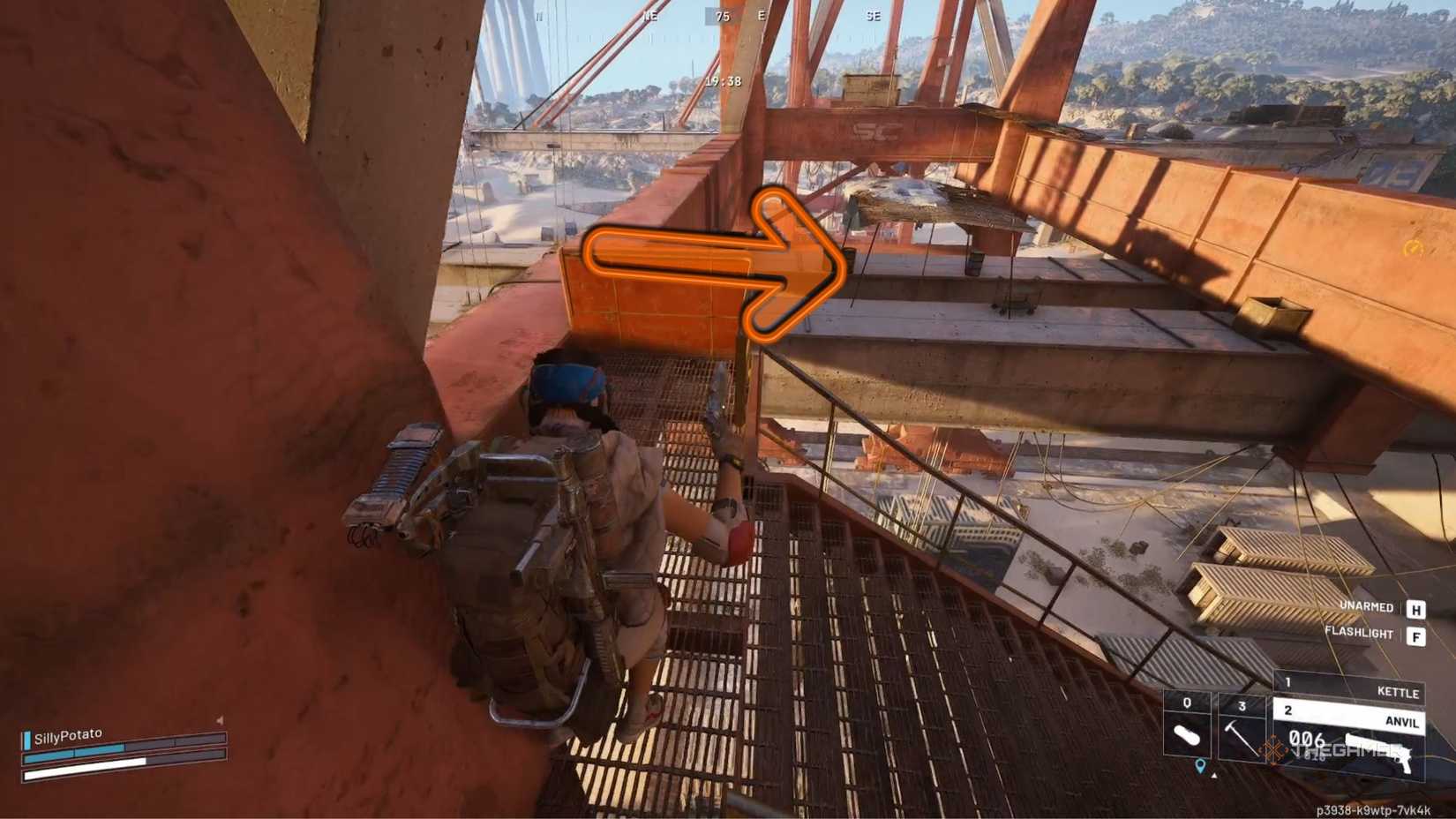The image size is (1456, 819).
Task: Click the small speaker icon above SillyPotato's bars
Action: pyautogui.click(x=220, y=720)
